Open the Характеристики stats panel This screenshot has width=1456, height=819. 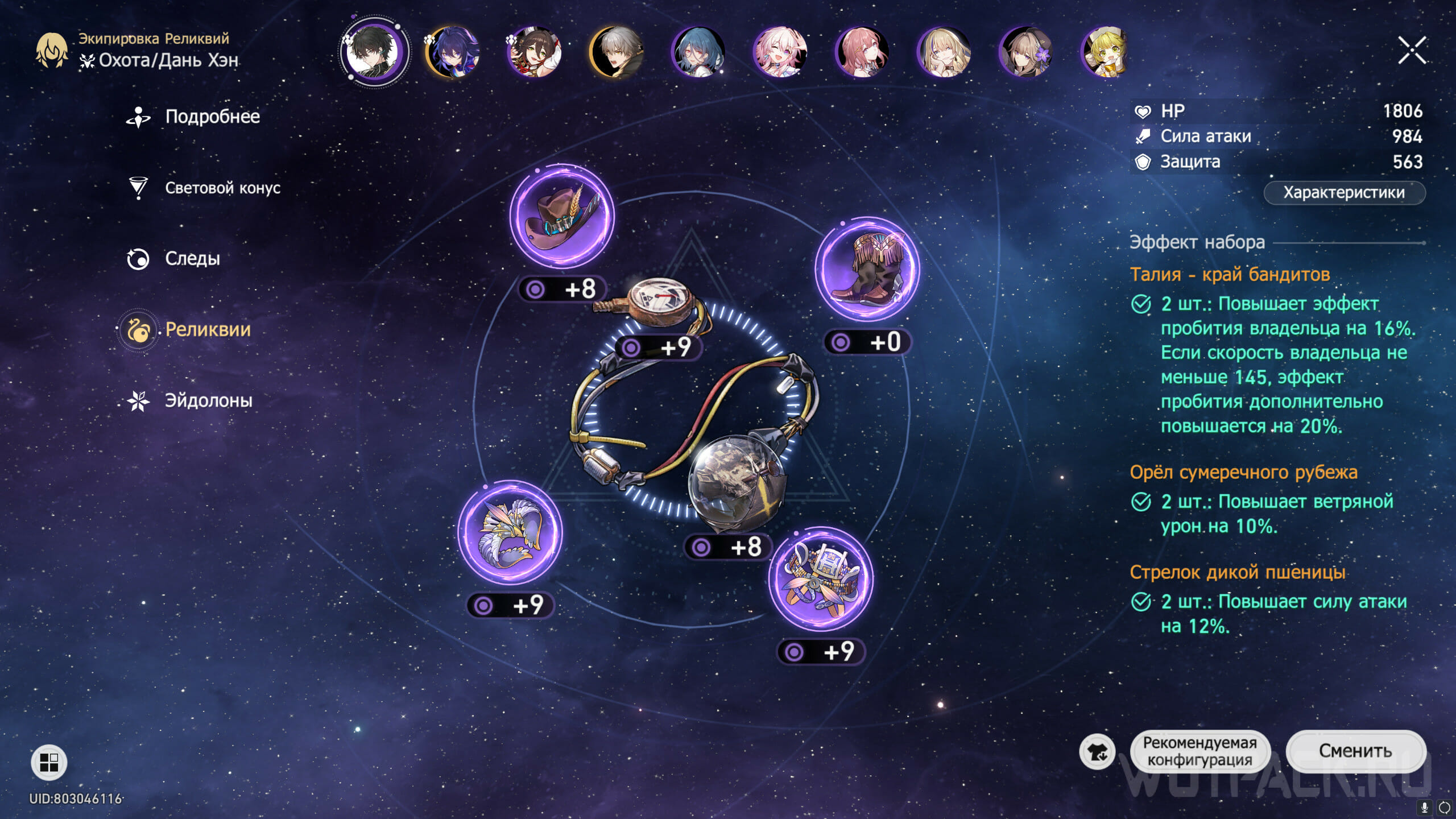coord(1343,193)
